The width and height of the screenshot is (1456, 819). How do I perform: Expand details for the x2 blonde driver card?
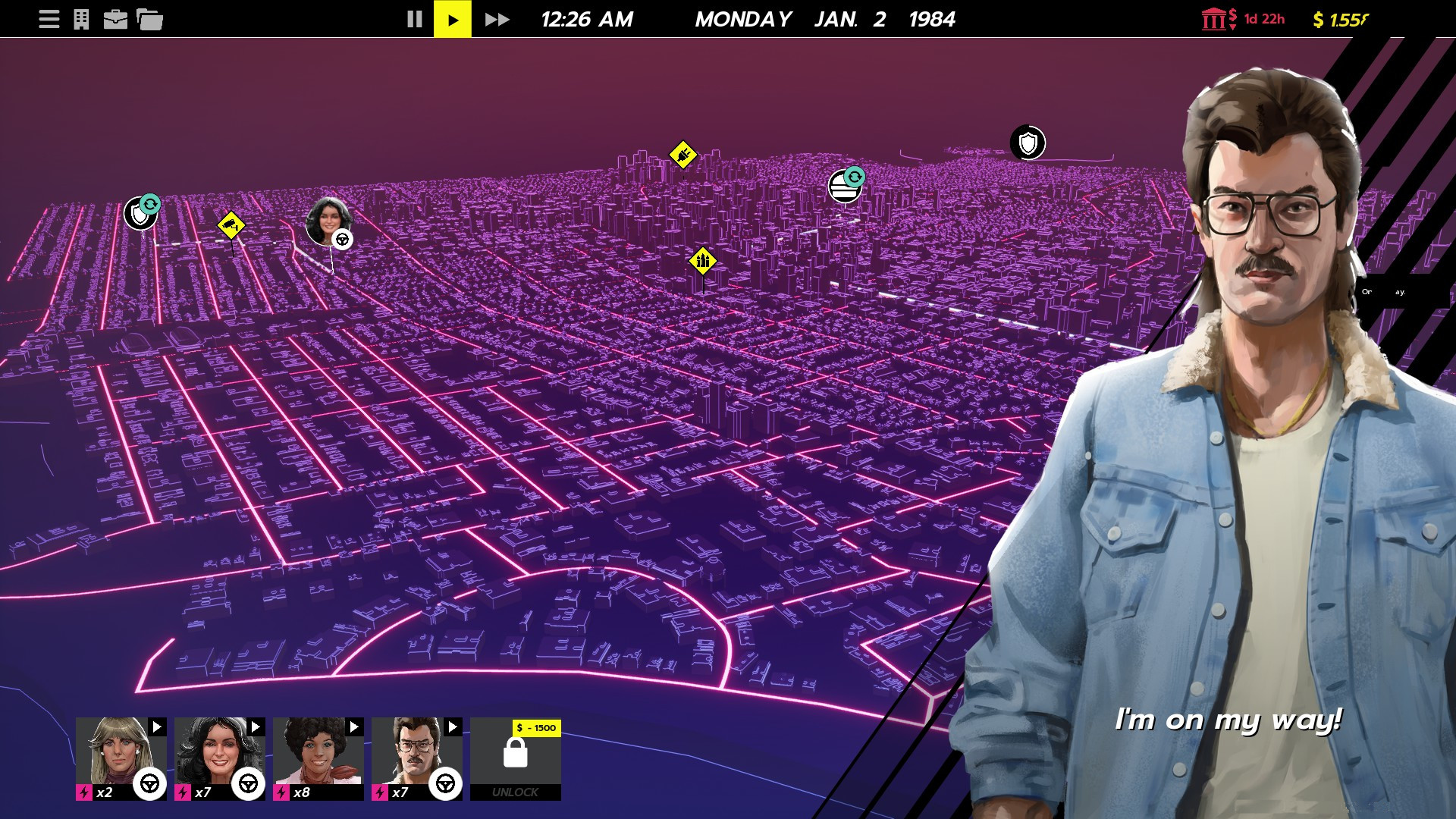pos(155,727)
